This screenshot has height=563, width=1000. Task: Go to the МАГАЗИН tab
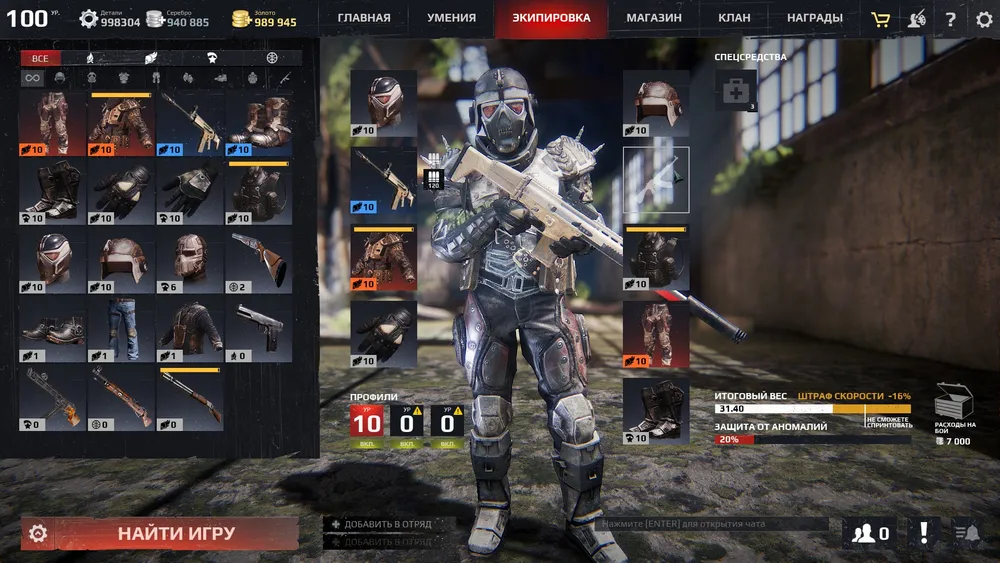click(654, 18)
